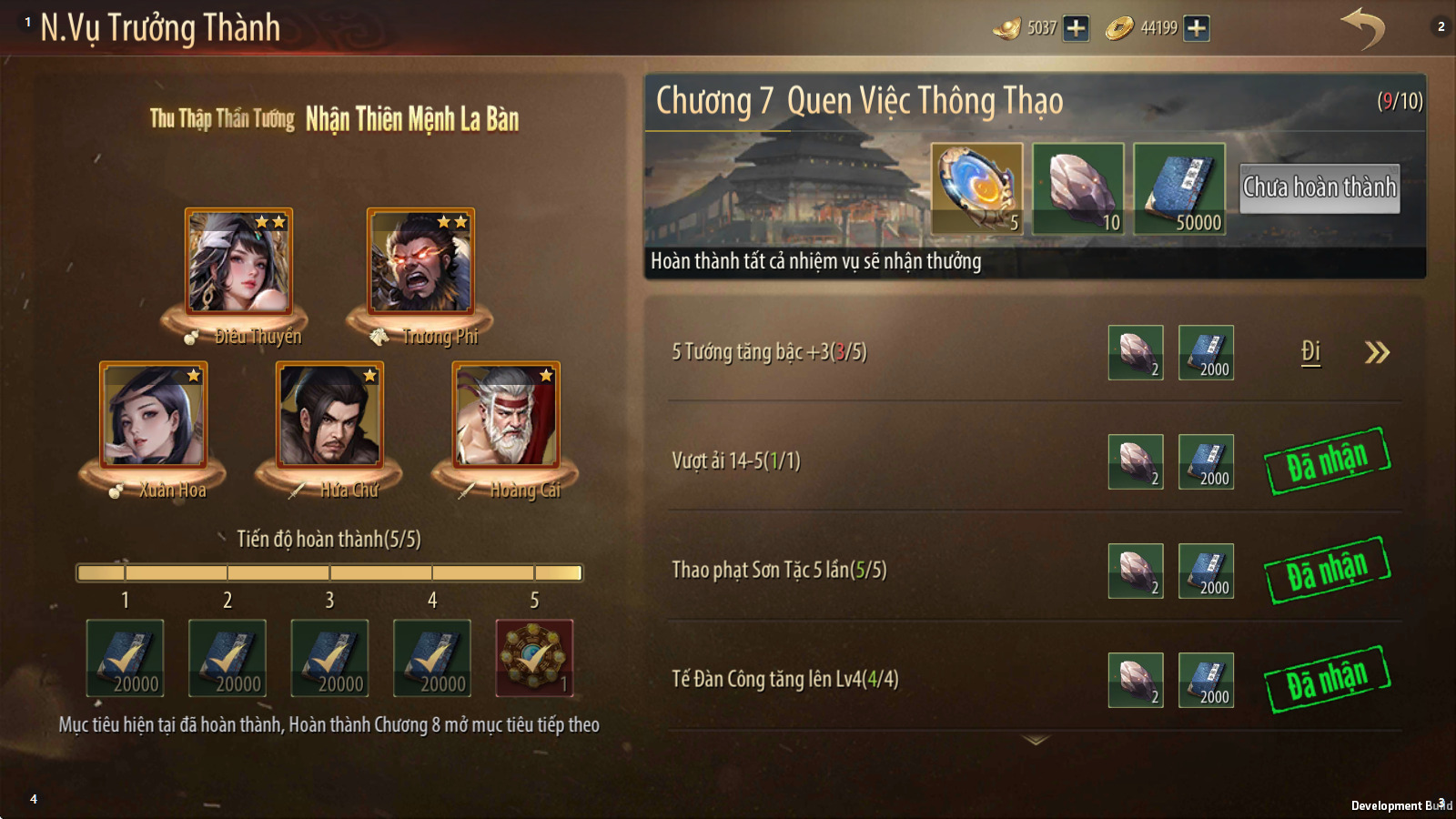Viewport: 1456px width, 819px height.
Task: Click the double-arrow next to Đi
Action: (1377, 352)
